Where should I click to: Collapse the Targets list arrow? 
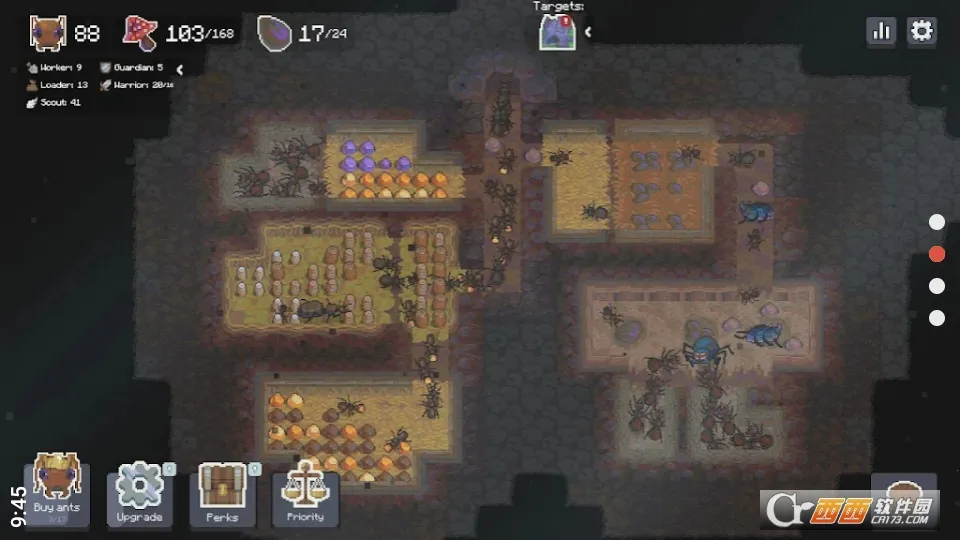588,32
